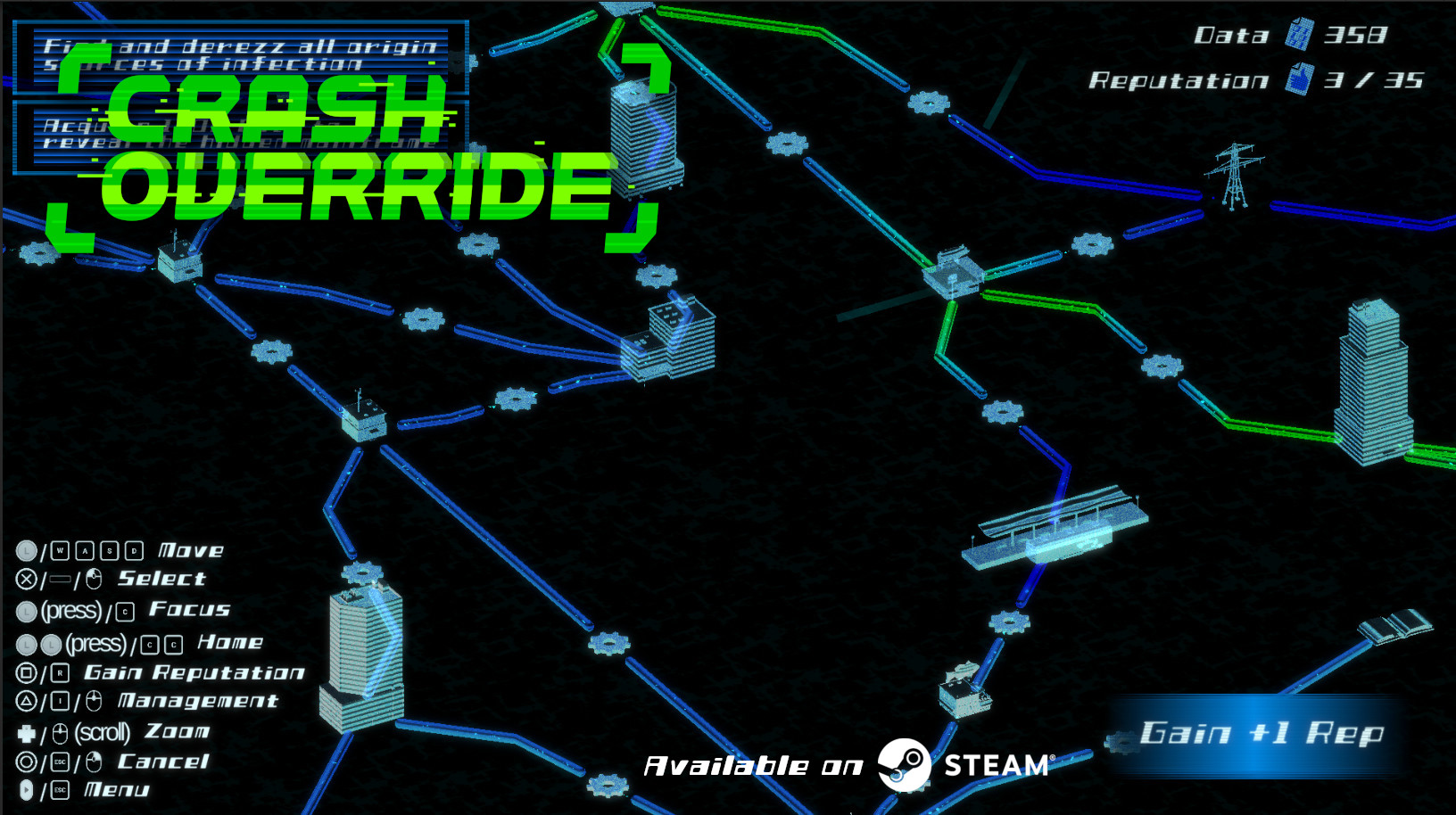Image resolution: width=1456 pixels, height=815 pixels.
Task: Open the Menu option in controls list
Action: point(117,789)
